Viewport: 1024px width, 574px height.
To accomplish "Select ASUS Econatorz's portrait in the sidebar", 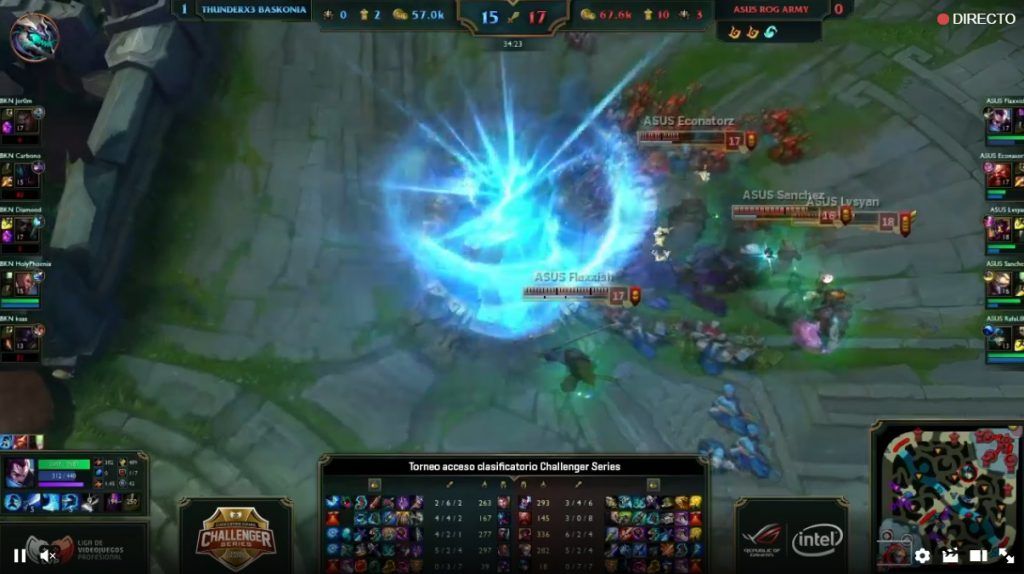I will pos(999,175).
